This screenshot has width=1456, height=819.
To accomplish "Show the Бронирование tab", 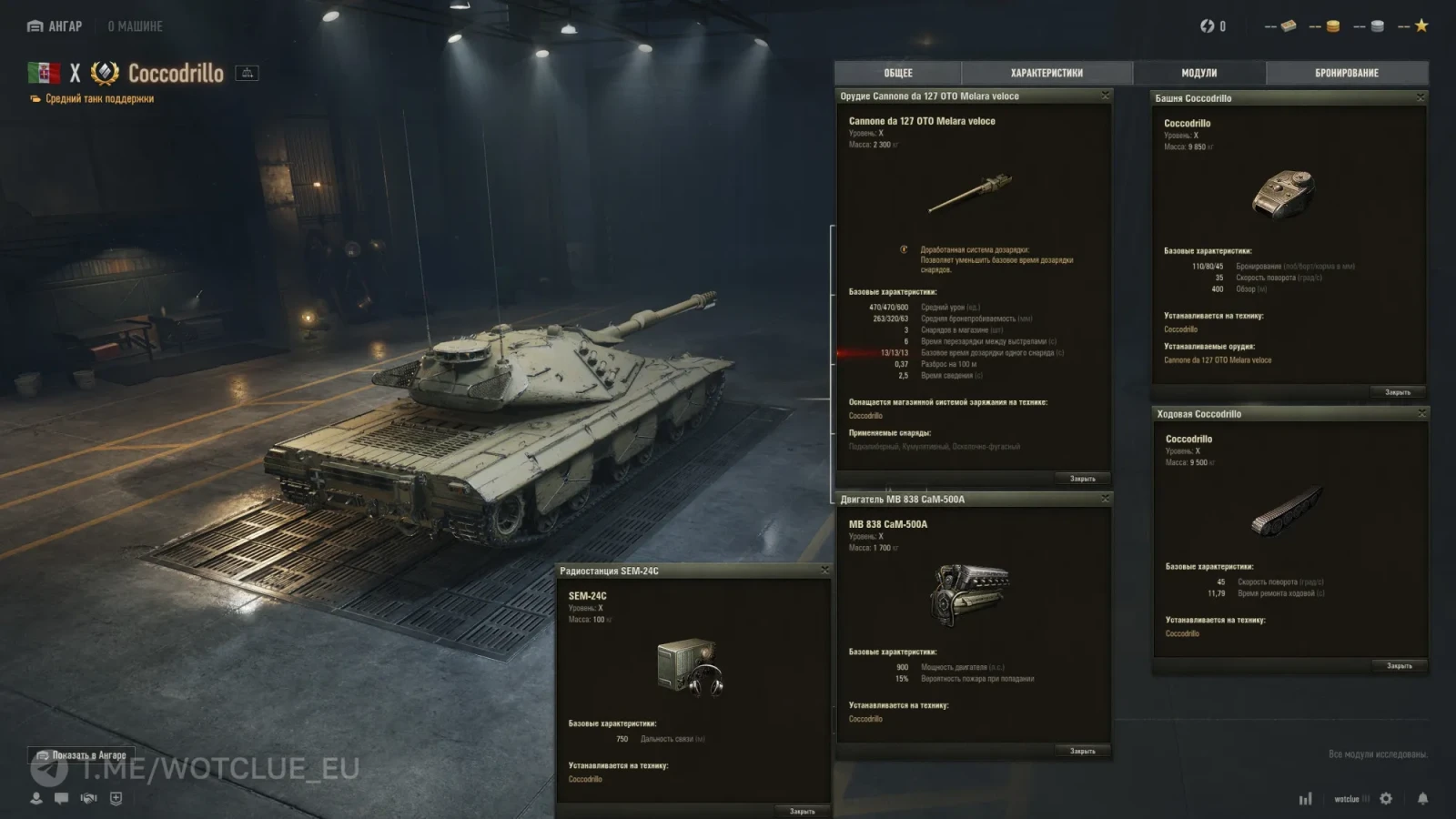I will 1346,73.
